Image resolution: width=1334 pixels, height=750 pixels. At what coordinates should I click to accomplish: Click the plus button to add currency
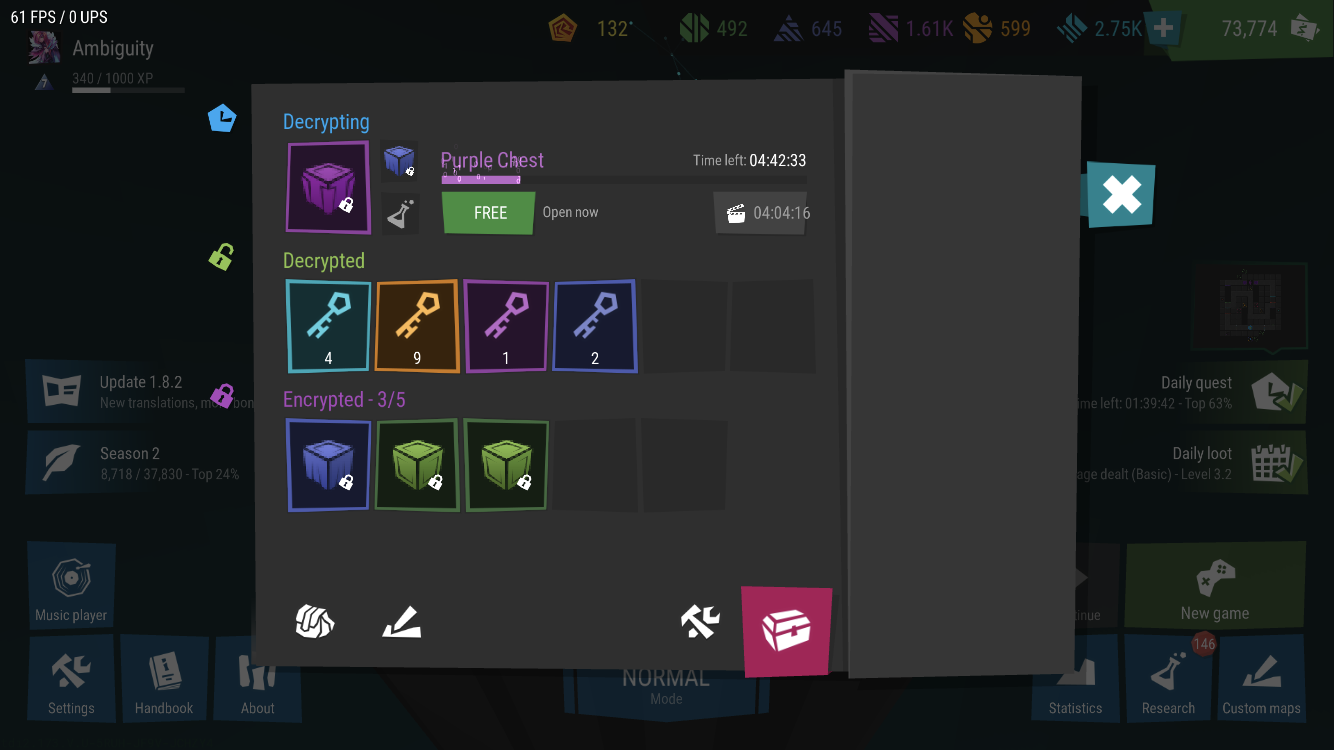click(x=1163, y=29)
